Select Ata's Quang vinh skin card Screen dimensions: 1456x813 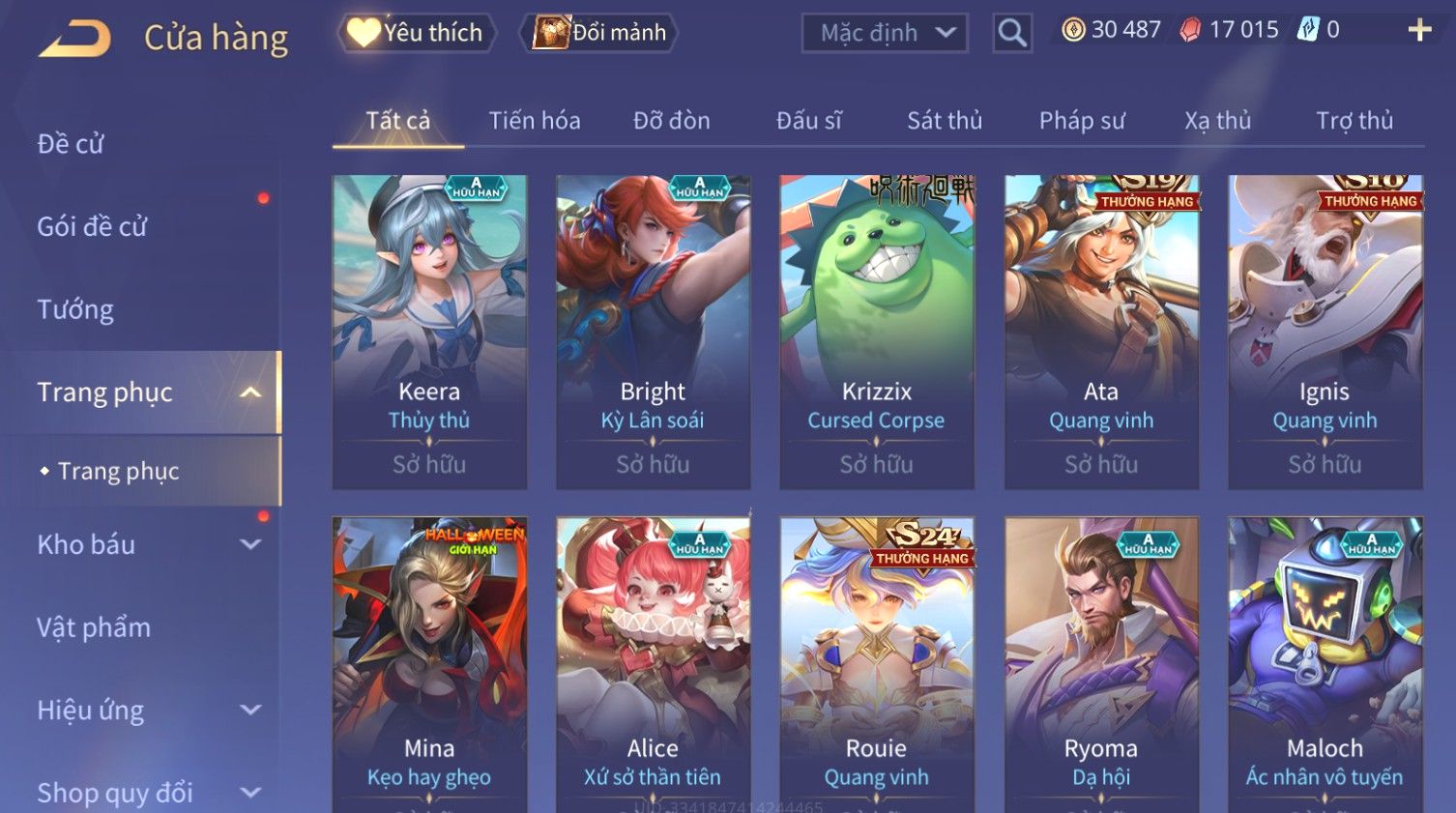point(1101,331)
